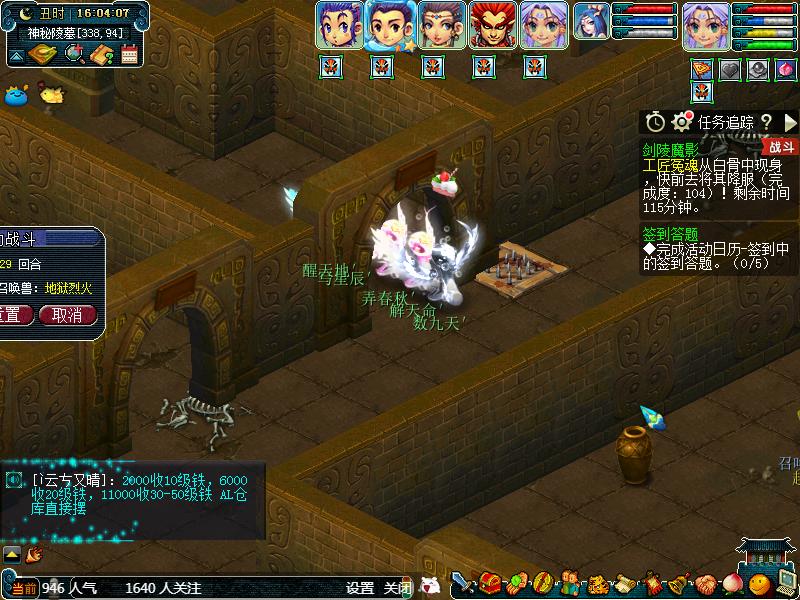Open the world map magnifier icon

75,55
